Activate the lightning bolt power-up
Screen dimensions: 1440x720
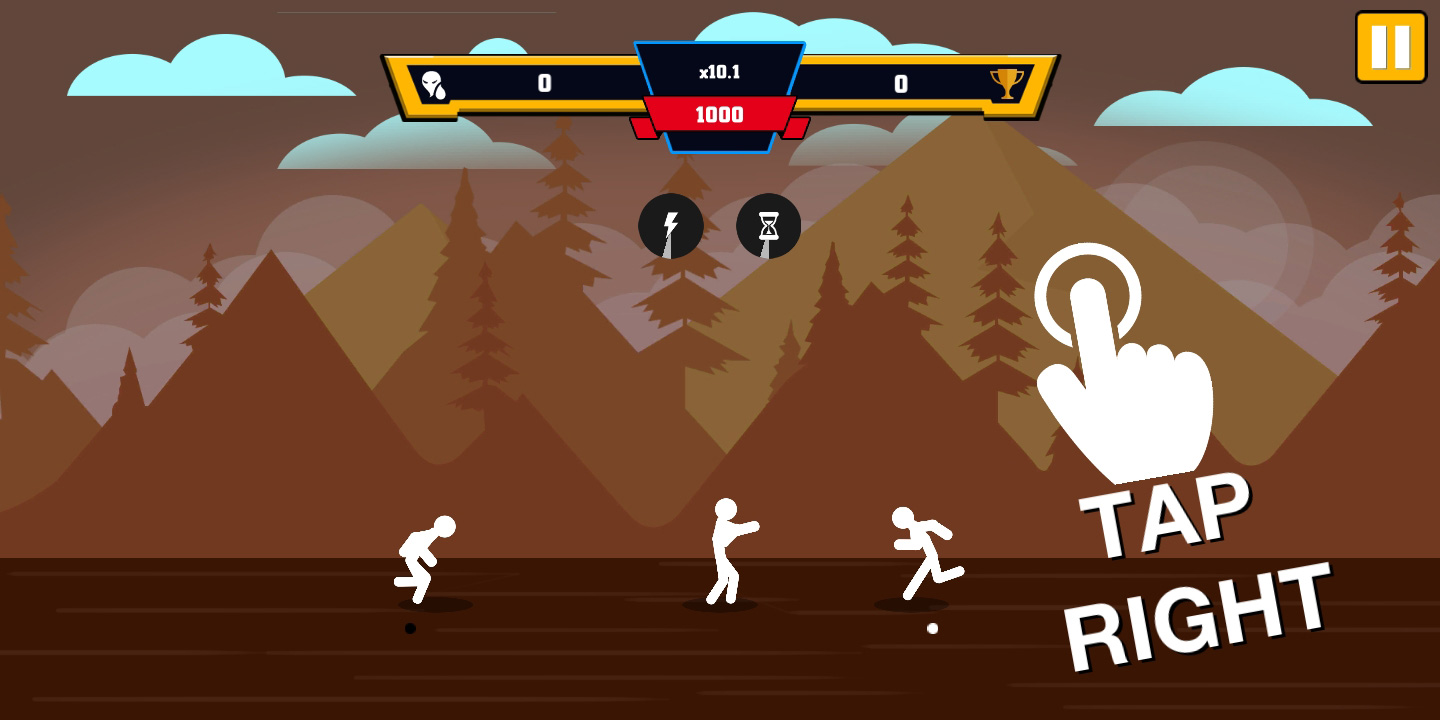point(670,226)
